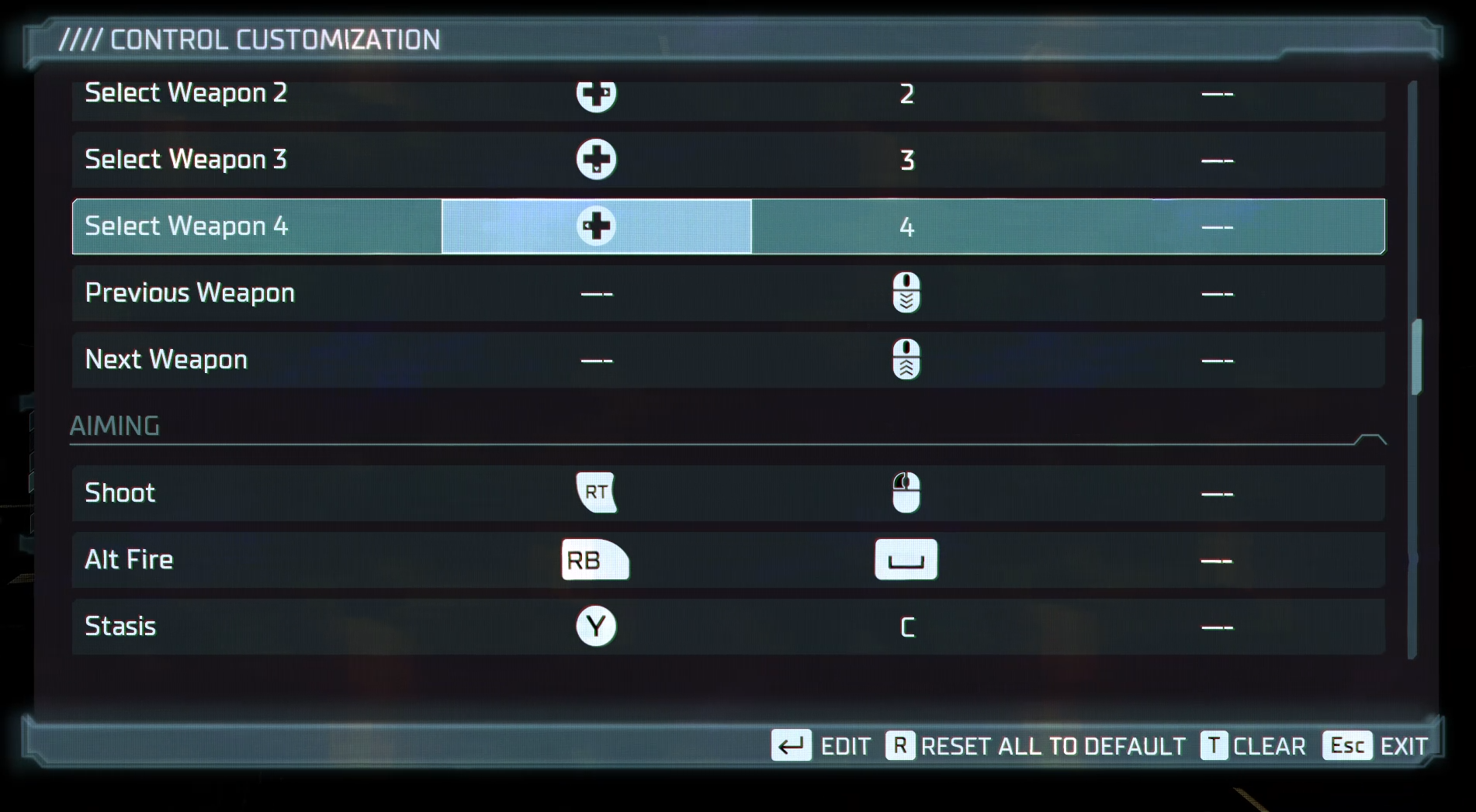This screenshot has height=812, width=1476.
Task: Click the spacebar key icon for Alt Fire
Action: coord(906,560)
